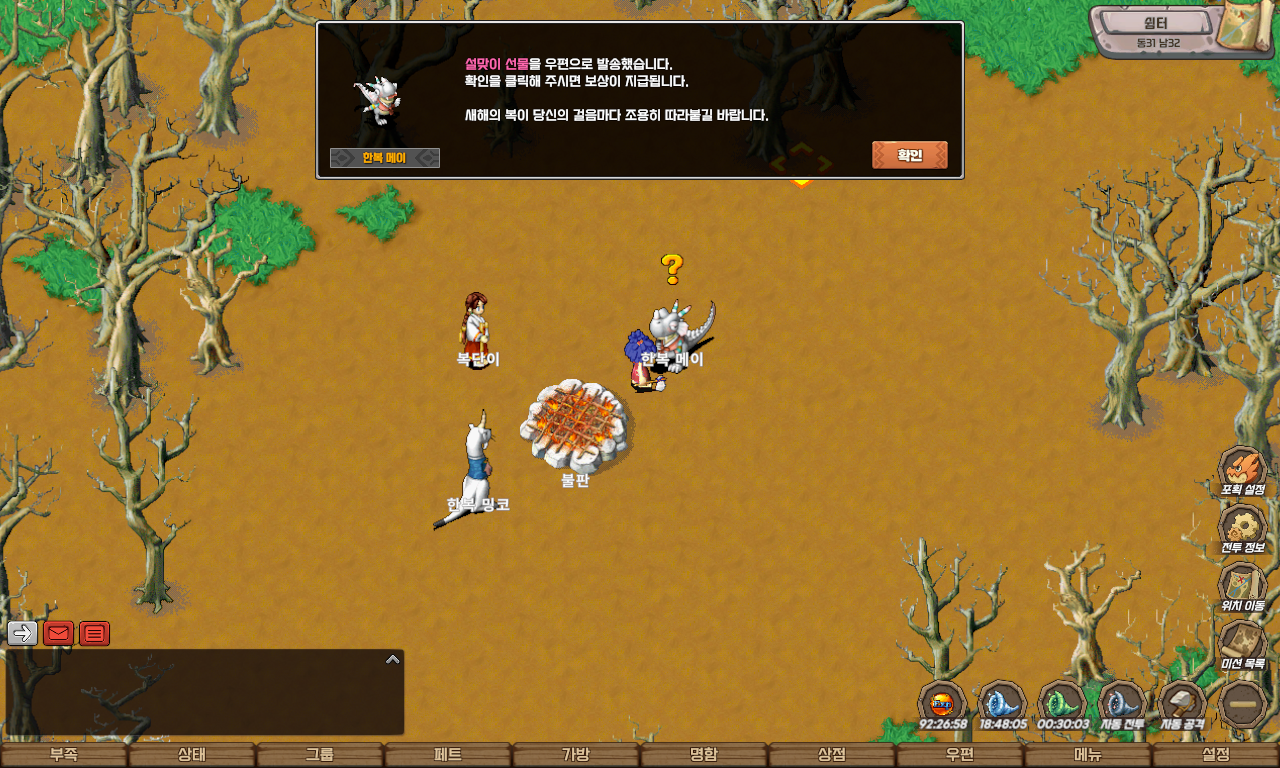Toggle 자동 전투 auto battle
Image resolution: width=1280 pixels, height=768 pixels.
coord(1122,703)
